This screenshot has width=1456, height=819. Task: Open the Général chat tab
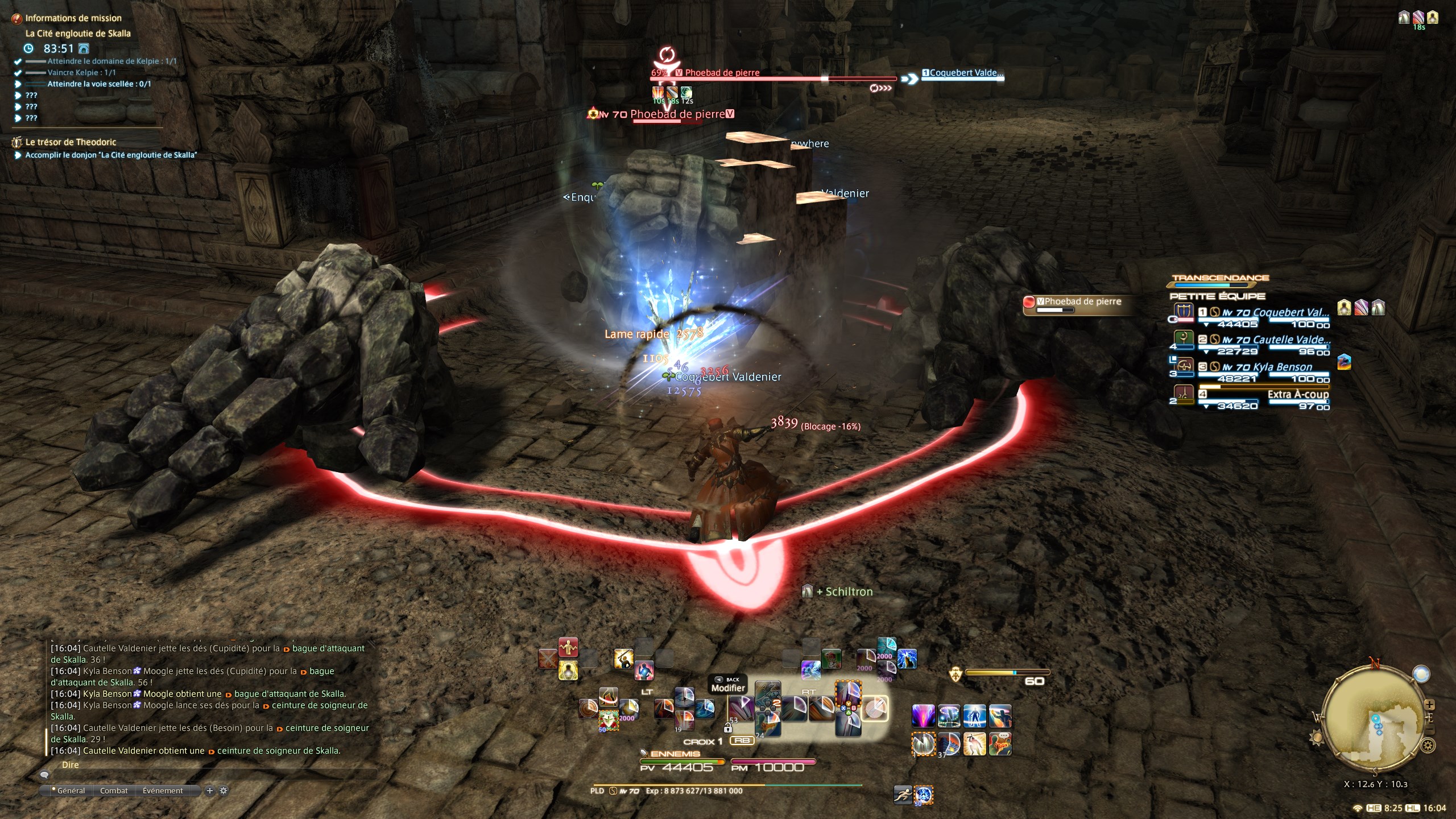click(71, 791)
